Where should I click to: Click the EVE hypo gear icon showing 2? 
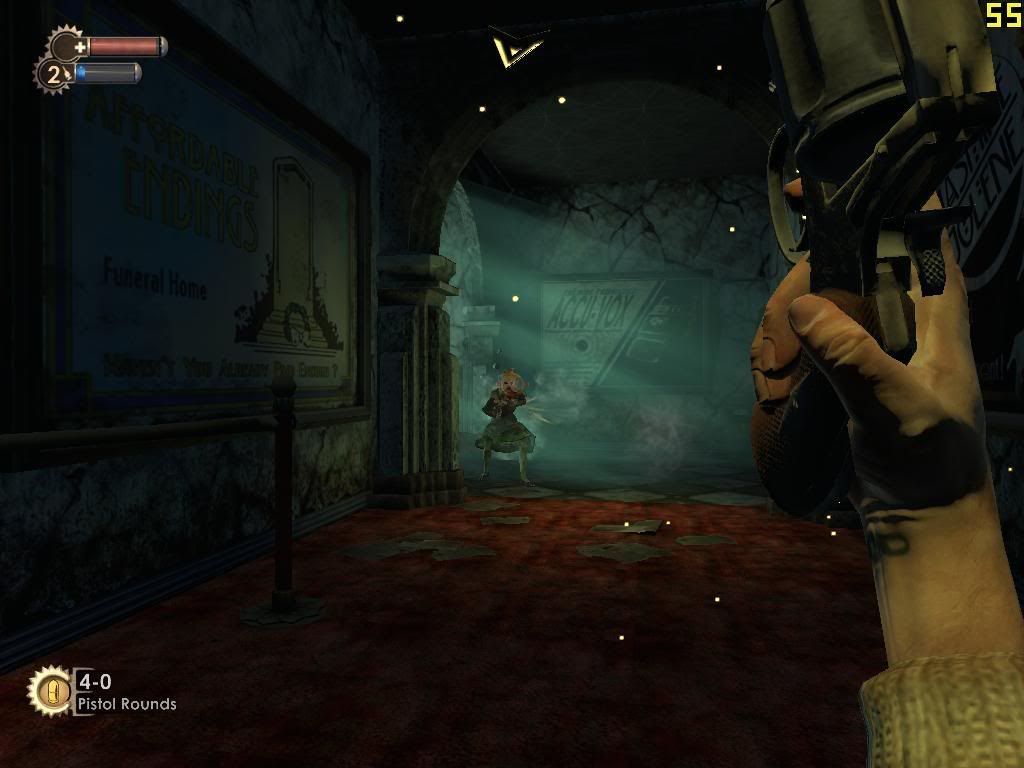[x=53, y=74]
